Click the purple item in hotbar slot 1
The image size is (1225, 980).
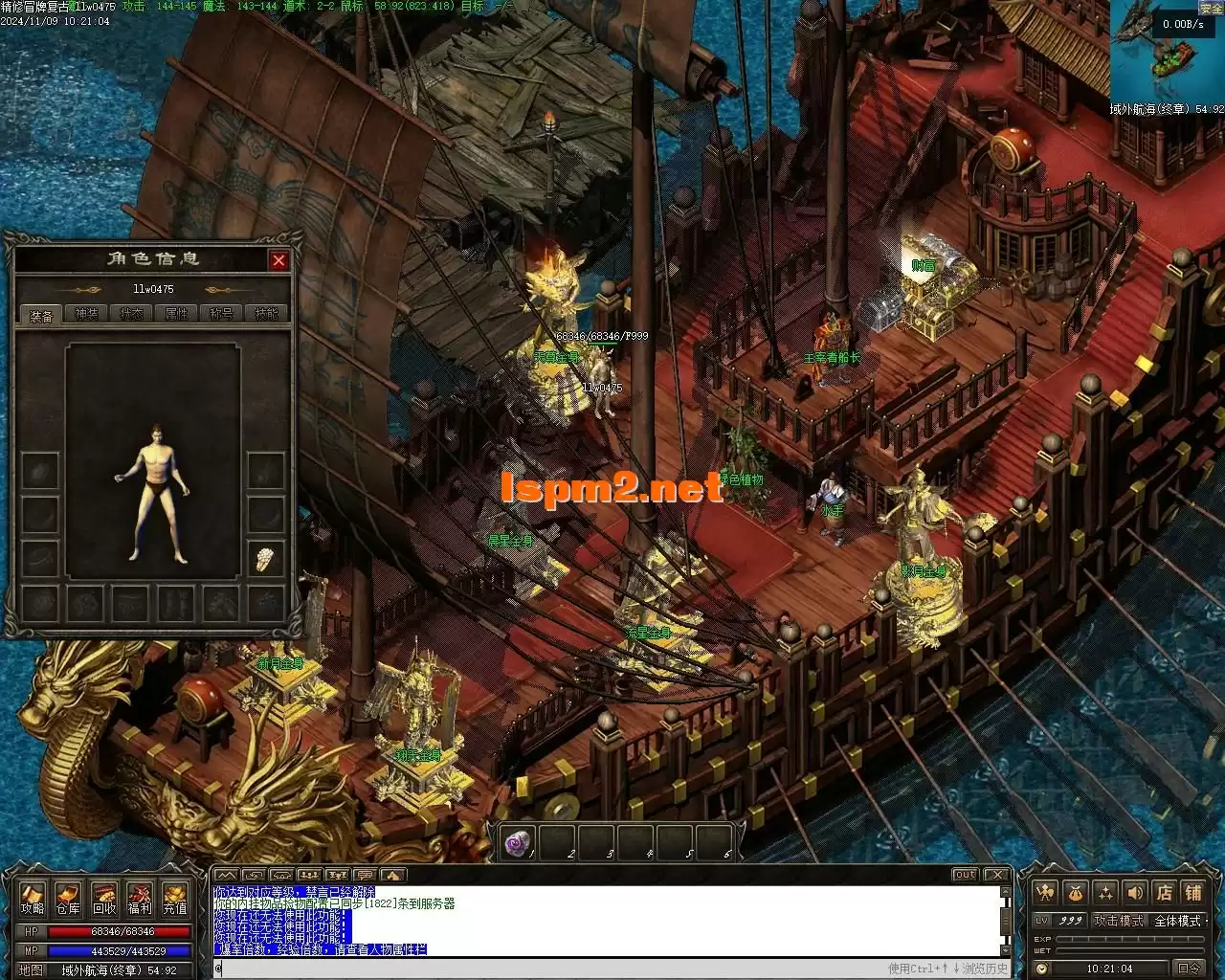519,843
